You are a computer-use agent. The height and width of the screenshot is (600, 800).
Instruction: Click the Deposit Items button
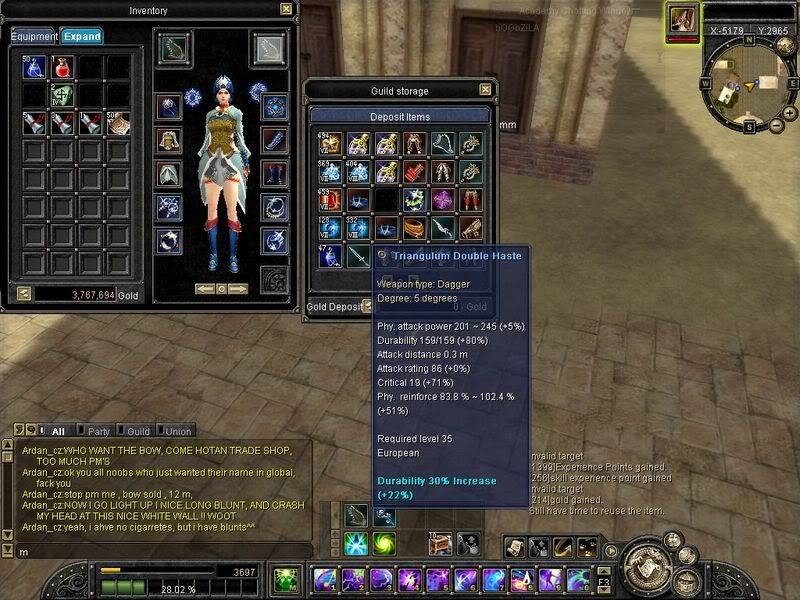[x=399, y=116]
